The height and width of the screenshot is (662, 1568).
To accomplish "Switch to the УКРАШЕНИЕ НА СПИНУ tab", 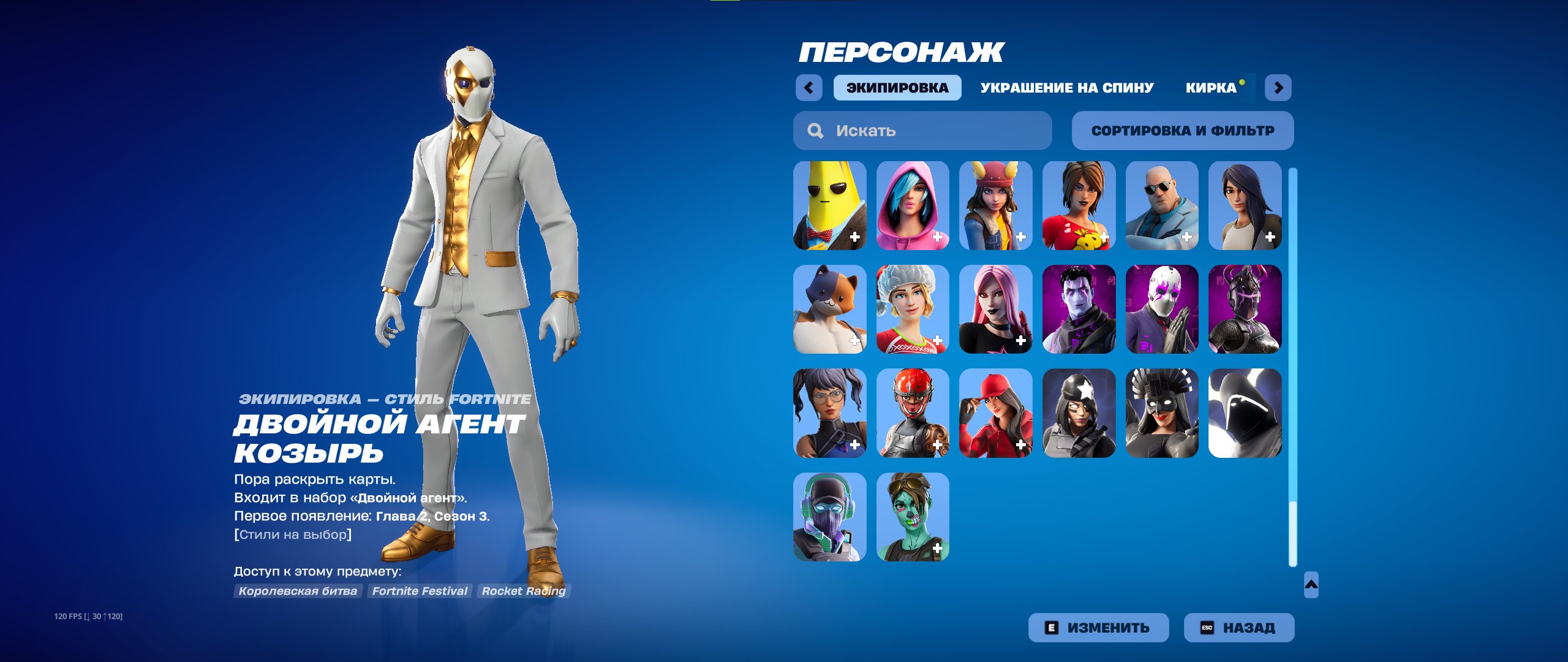I will click(1067, 87).
